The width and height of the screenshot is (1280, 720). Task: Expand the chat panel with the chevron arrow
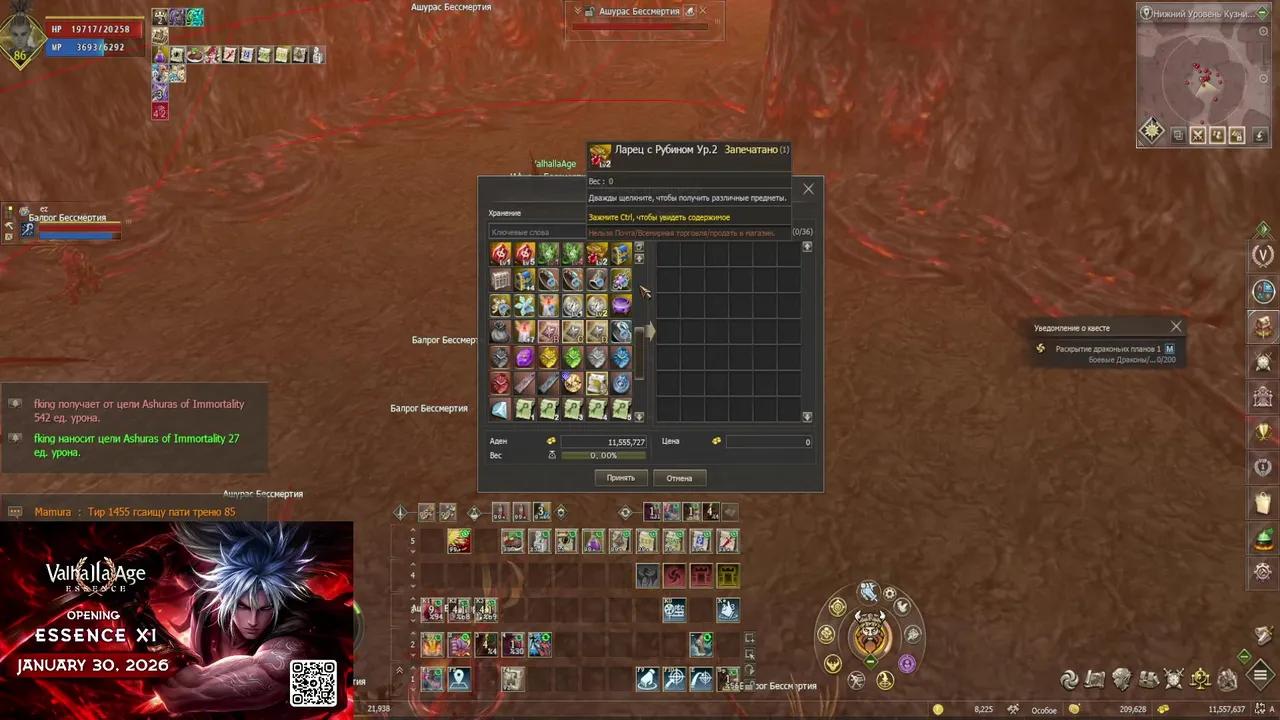pyautogui.click(x=399, y=667)
